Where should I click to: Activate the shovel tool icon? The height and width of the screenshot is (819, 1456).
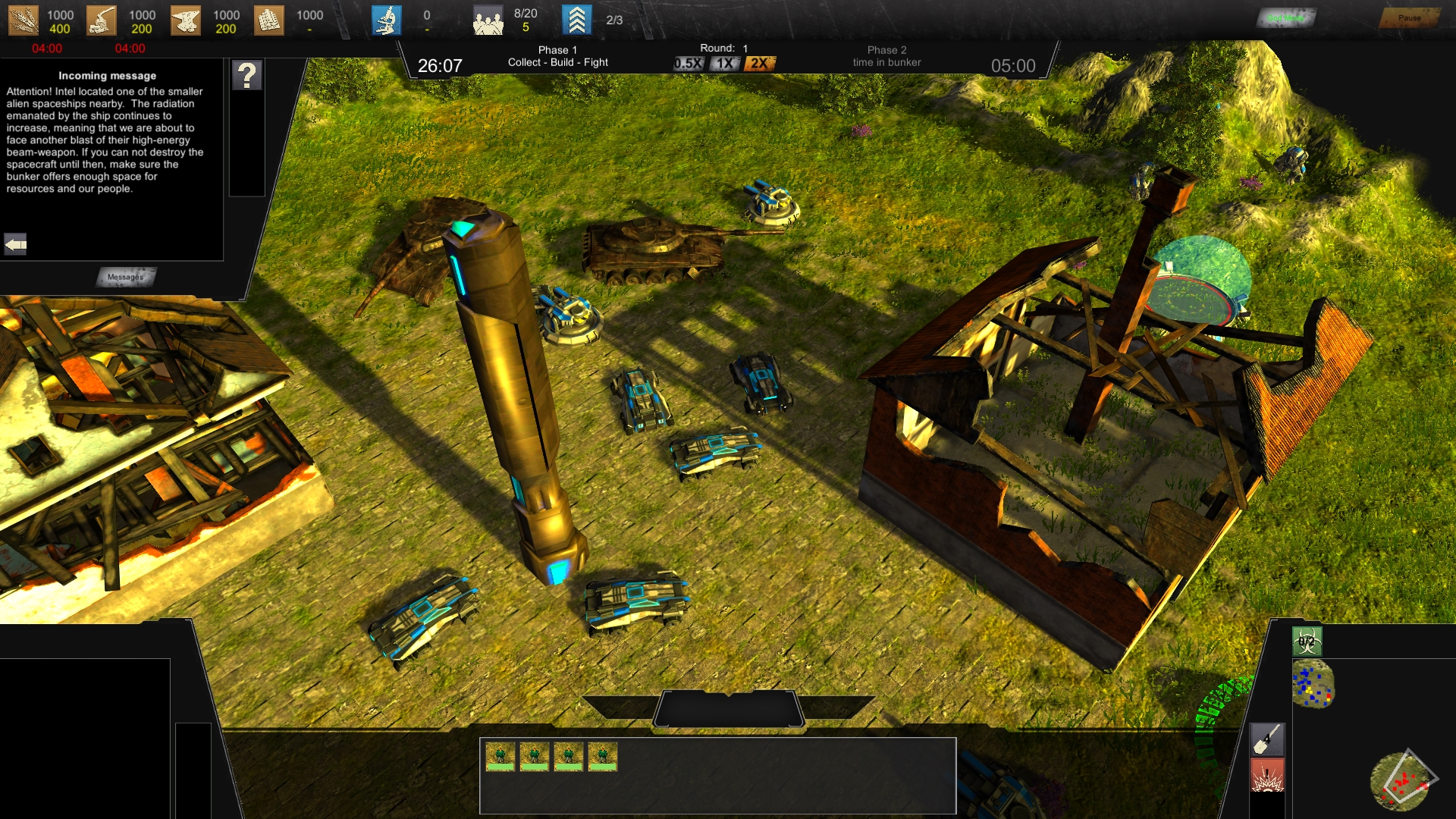coord(1267,739)
